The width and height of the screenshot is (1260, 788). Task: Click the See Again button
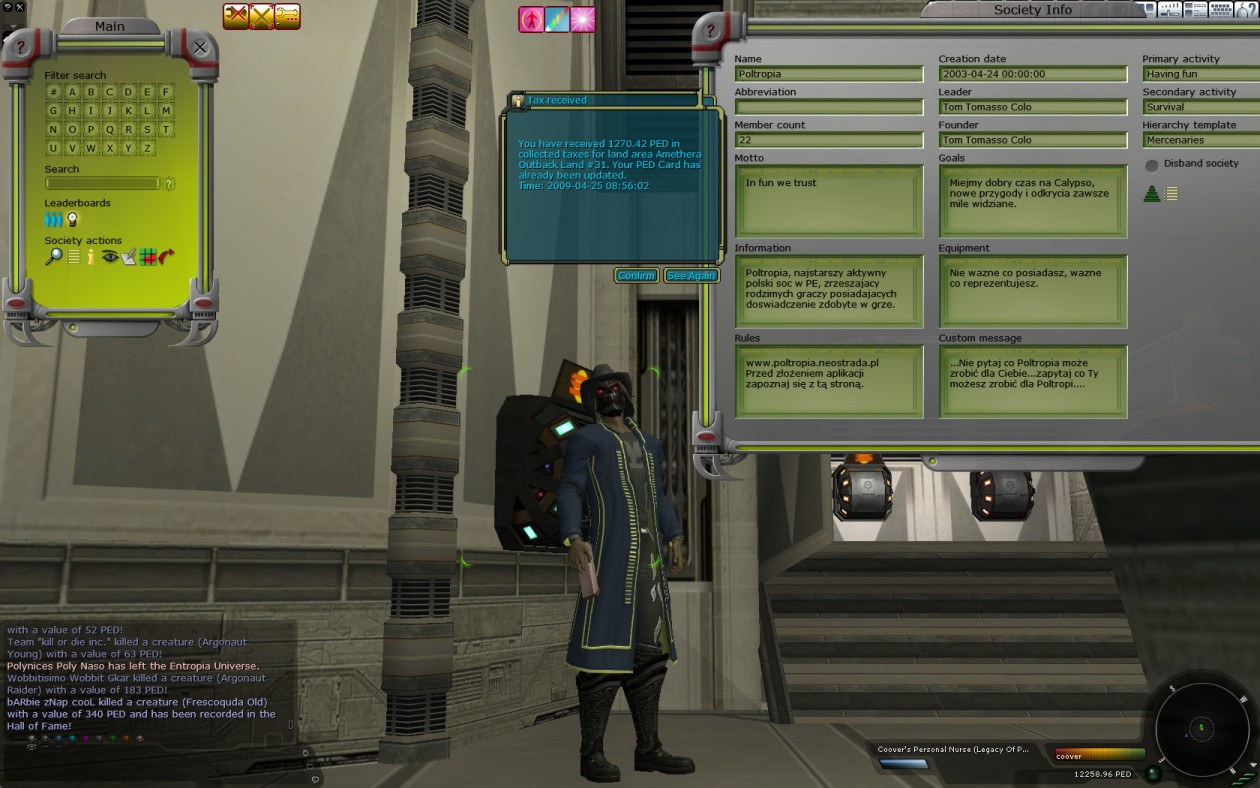click(x=691, y=276)
